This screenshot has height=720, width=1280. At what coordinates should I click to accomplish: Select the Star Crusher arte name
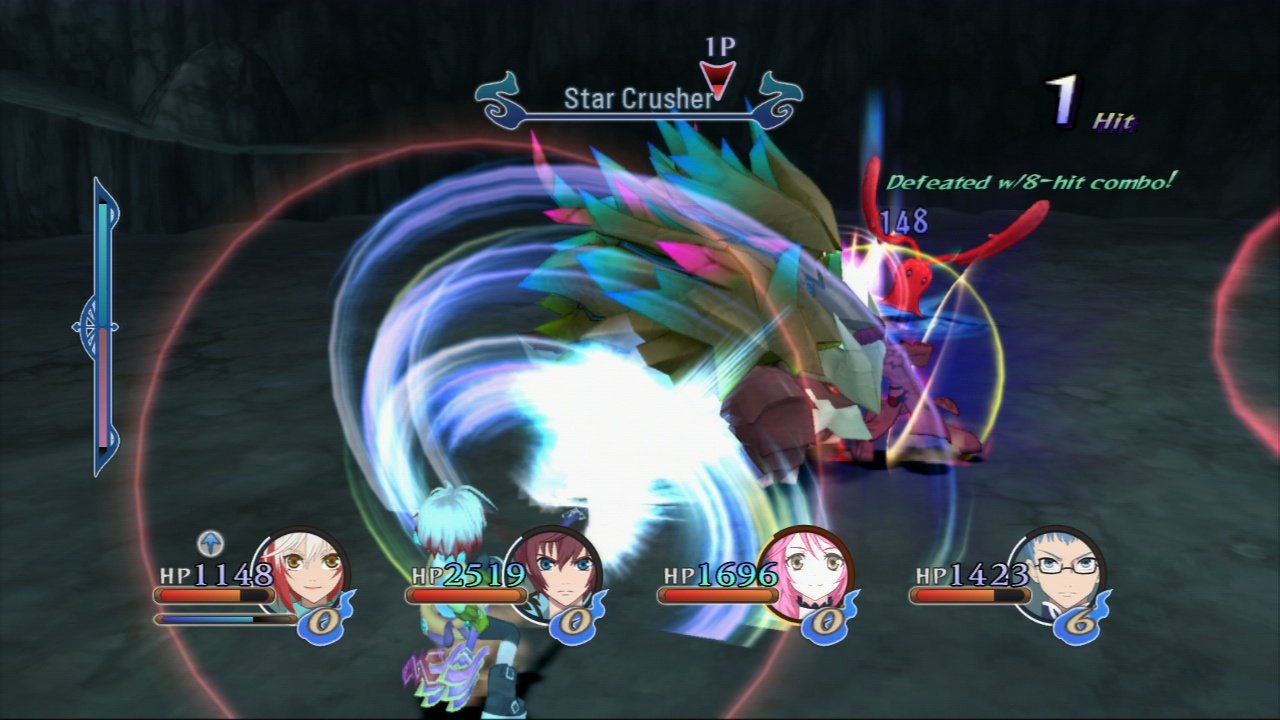pos(640,99)
